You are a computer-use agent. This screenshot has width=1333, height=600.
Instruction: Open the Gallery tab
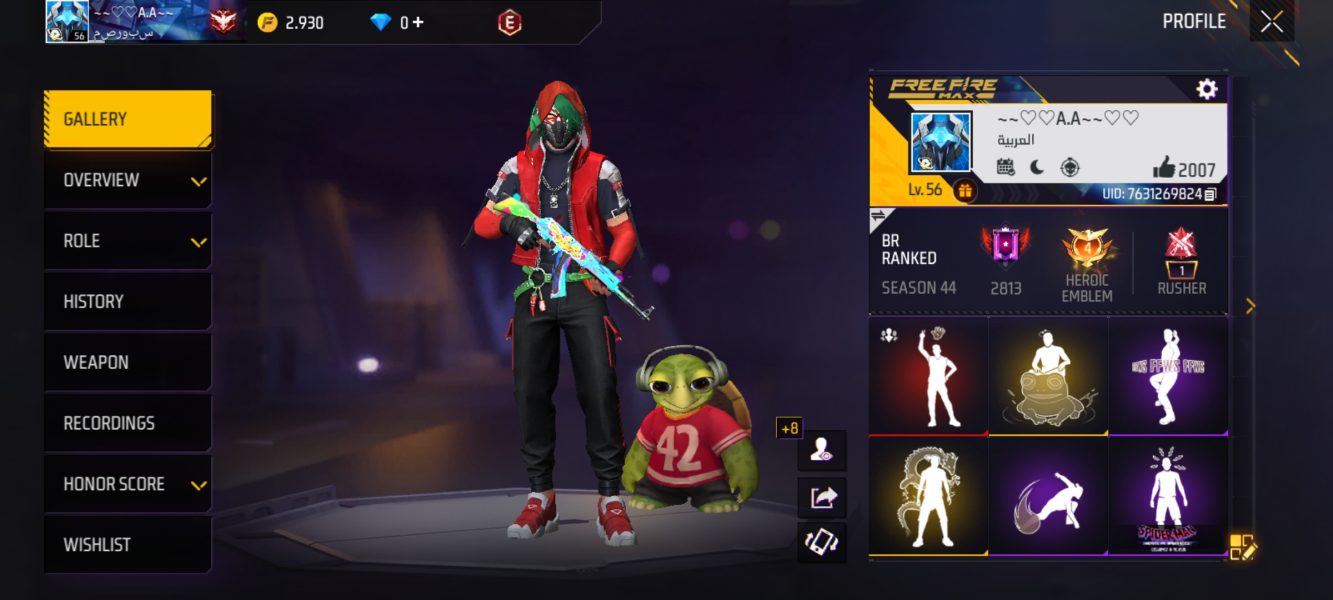tap(127, 120)
